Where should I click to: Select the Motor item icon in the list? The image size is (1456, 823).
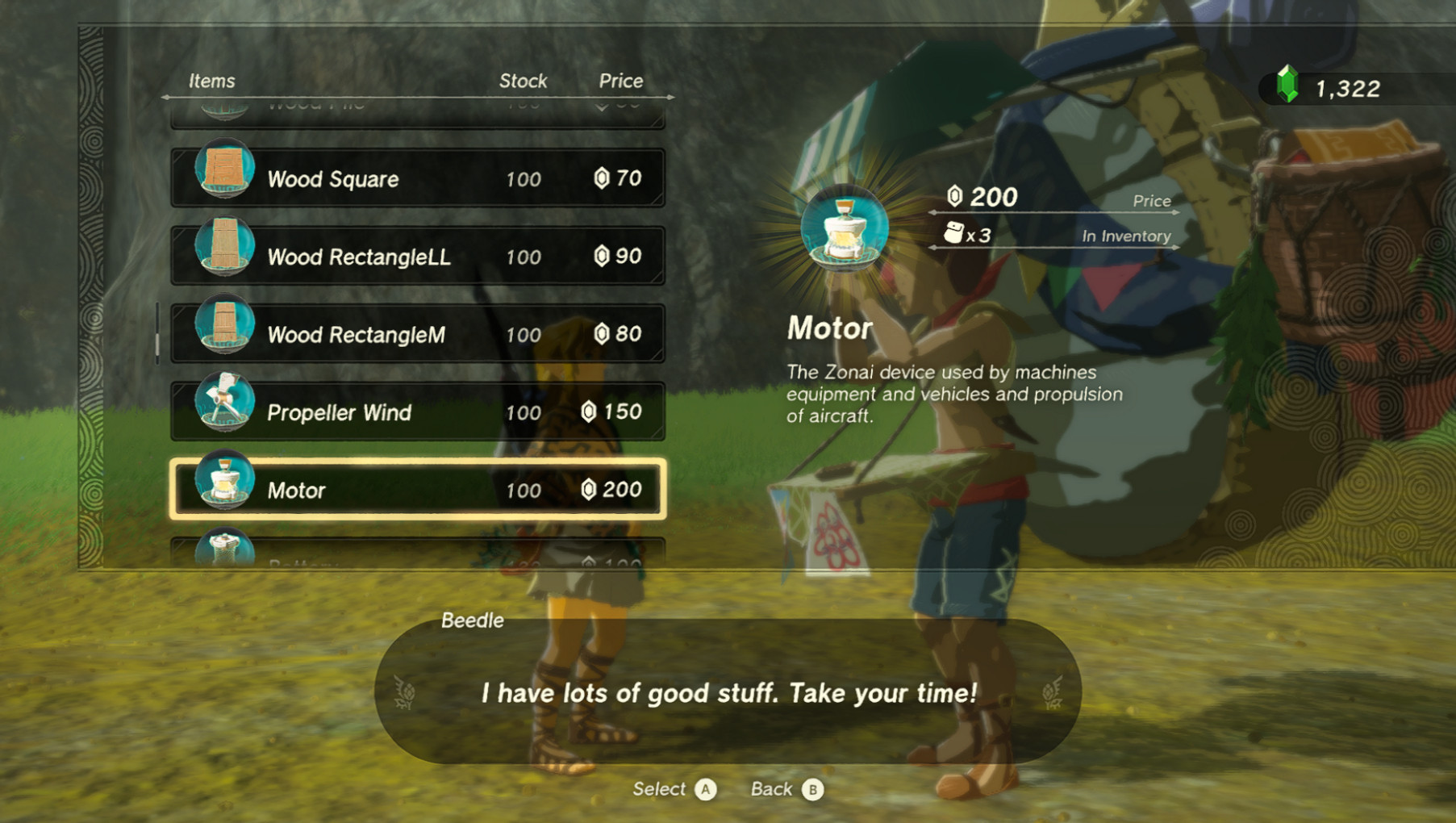pyautogui.click(x=226, y=490)
